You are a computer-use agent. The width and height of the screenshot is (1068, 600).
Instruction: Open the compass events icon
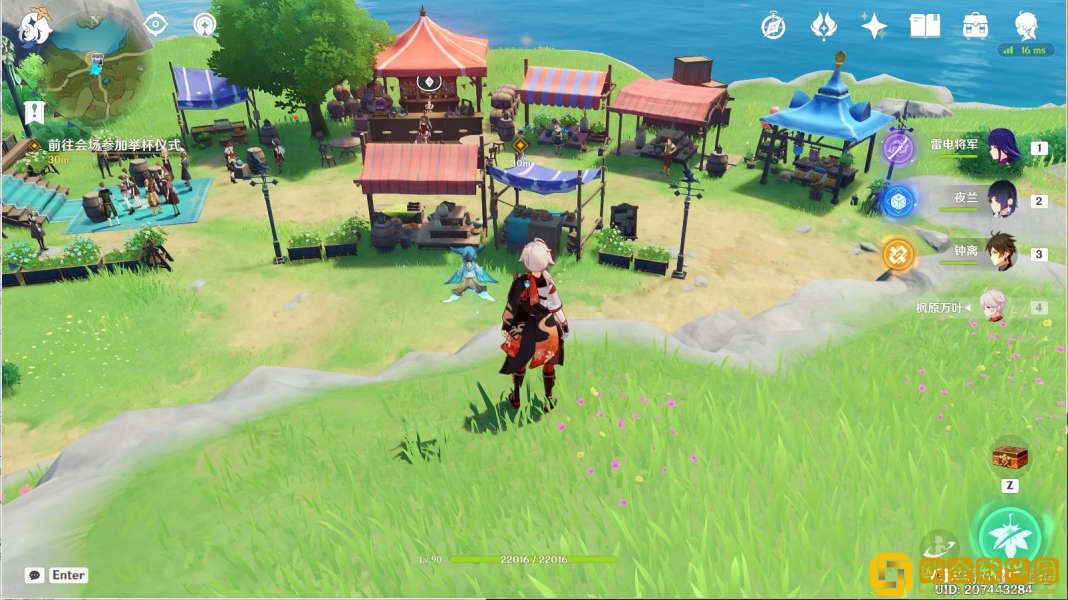coord(773,26)
